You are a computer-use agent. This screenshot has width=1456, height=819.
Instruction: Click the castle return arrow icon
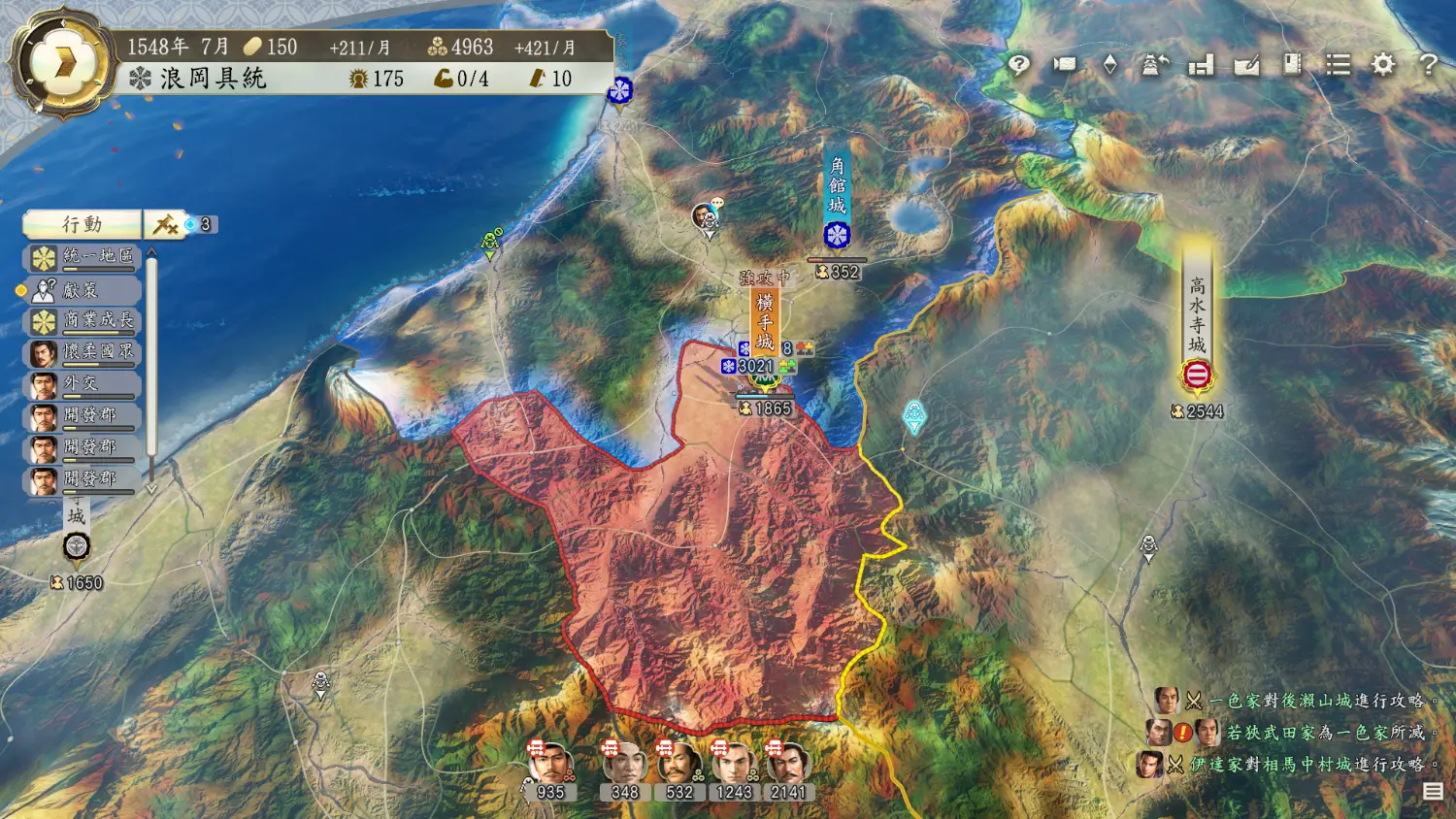(x=1154, y=65)
